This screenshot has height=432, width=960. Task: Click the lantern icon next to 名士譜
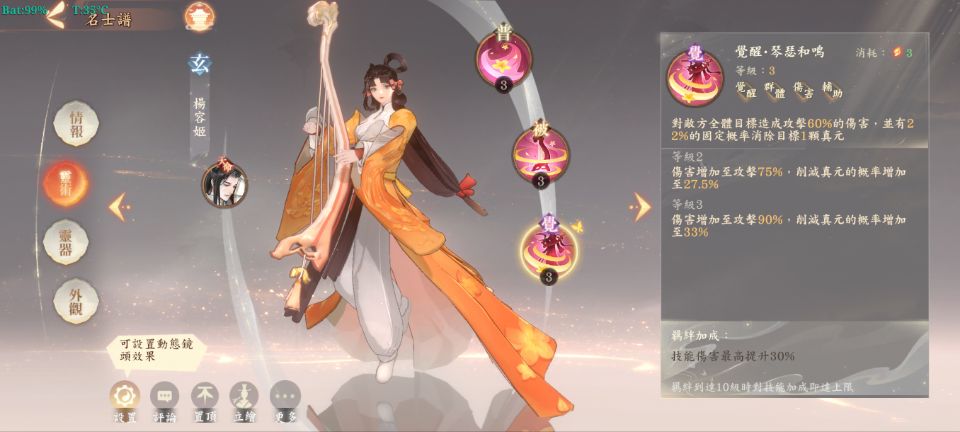click(x=198, y=16)
